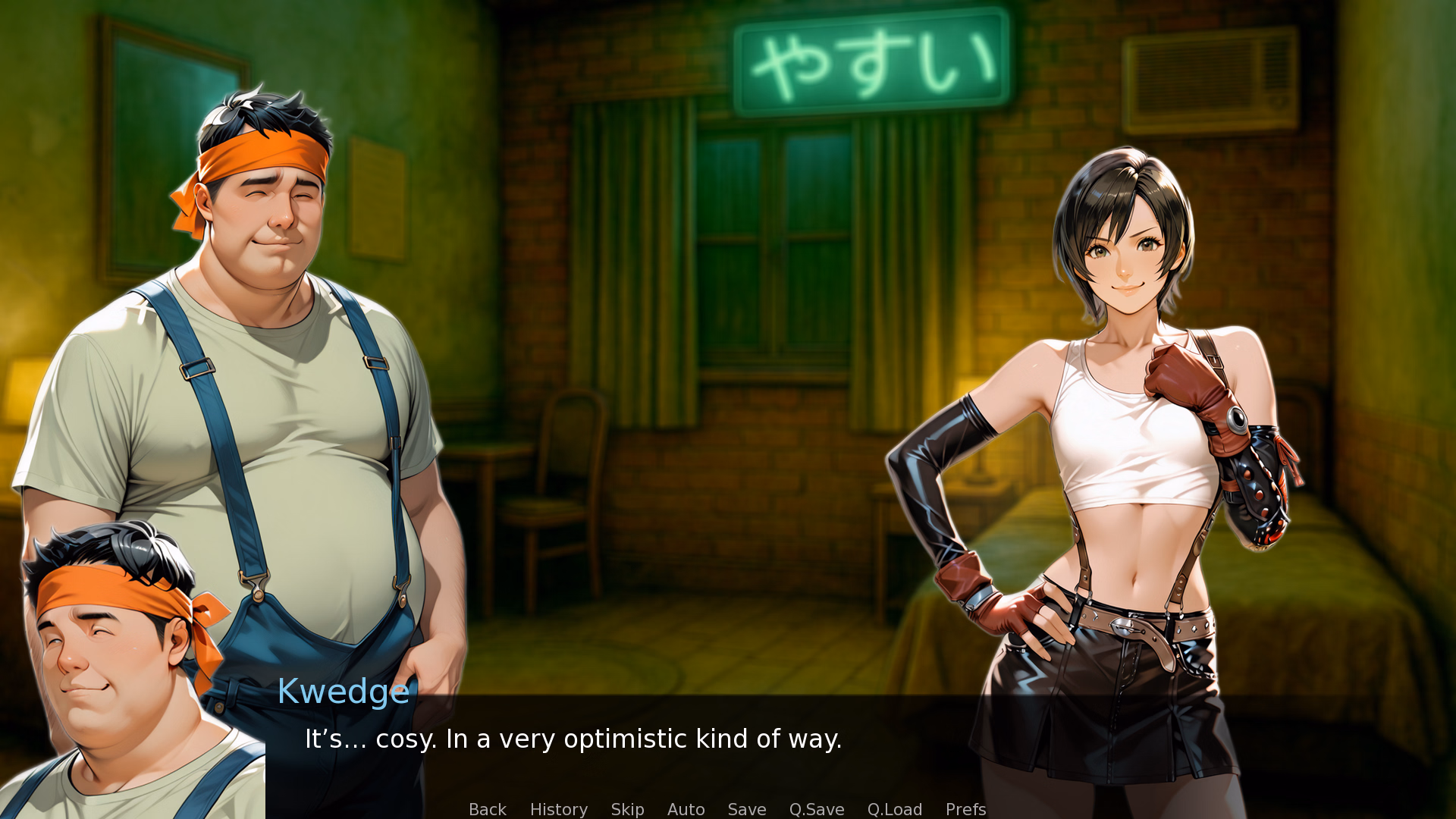
Task: Open the History log
Action: 558,809
